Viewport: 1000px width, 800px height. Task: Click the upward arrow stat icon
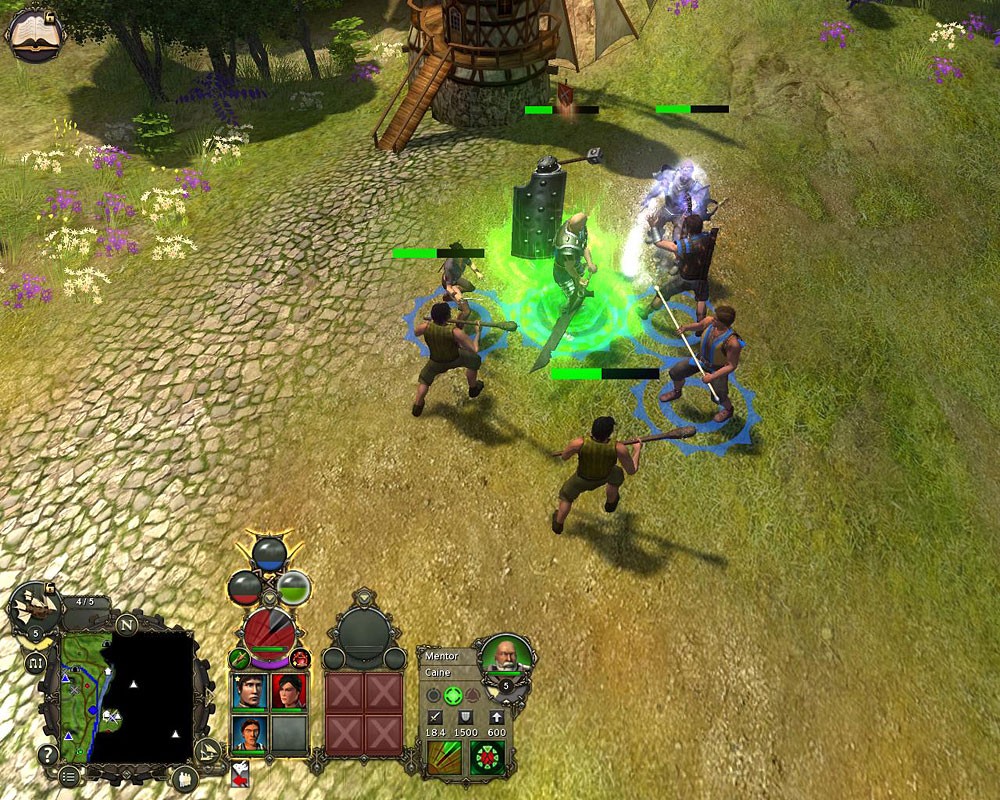click(x=496, y=716)
